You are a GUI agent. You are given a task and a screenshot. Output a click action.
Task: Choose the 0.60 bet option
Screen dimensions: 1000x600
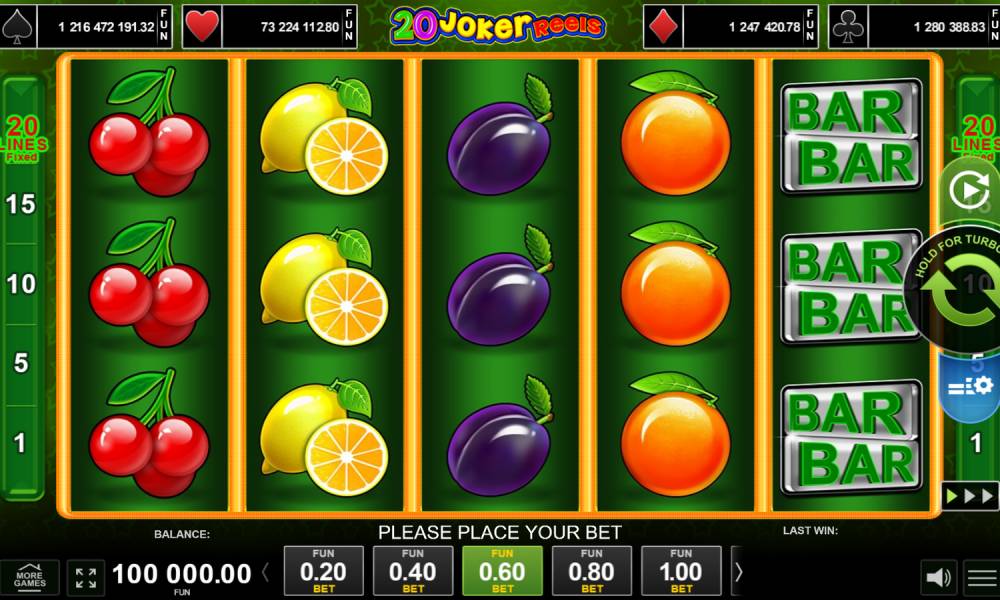(502, 571)
